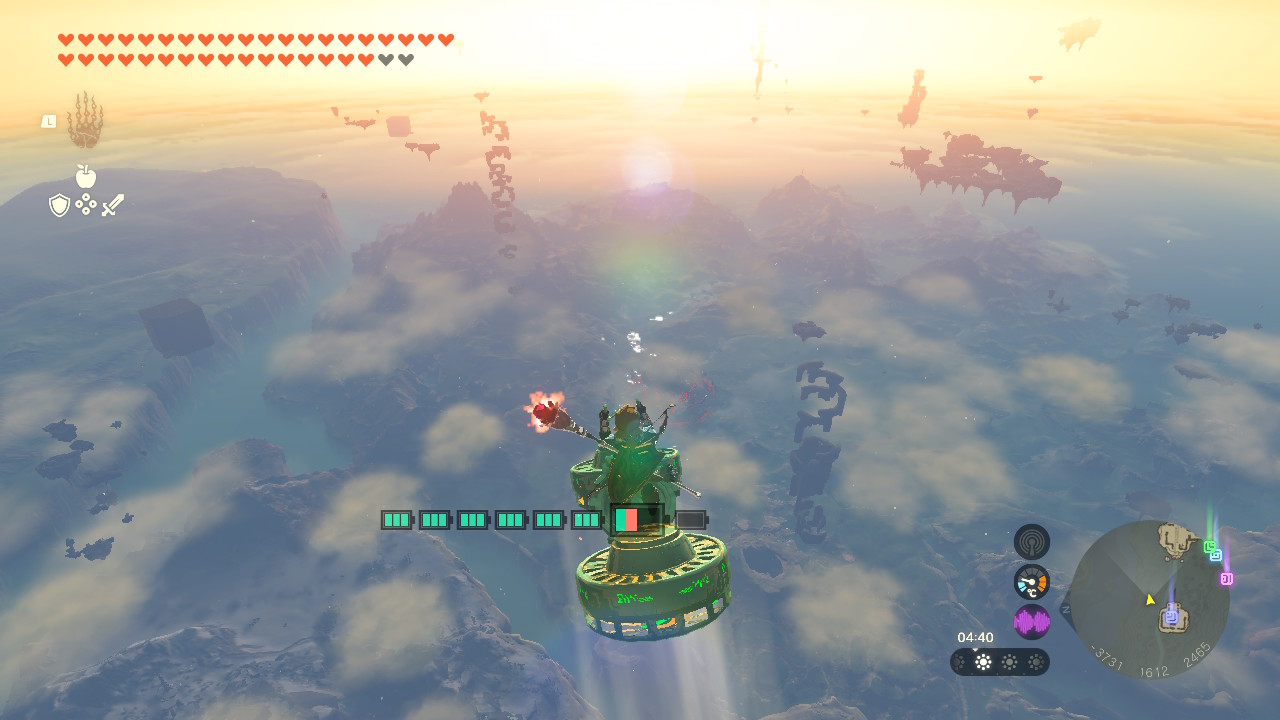The height and width of the screenshot is (720, 1280).
Task: Select the green shrine marker on minimap
Action: 1209,546
